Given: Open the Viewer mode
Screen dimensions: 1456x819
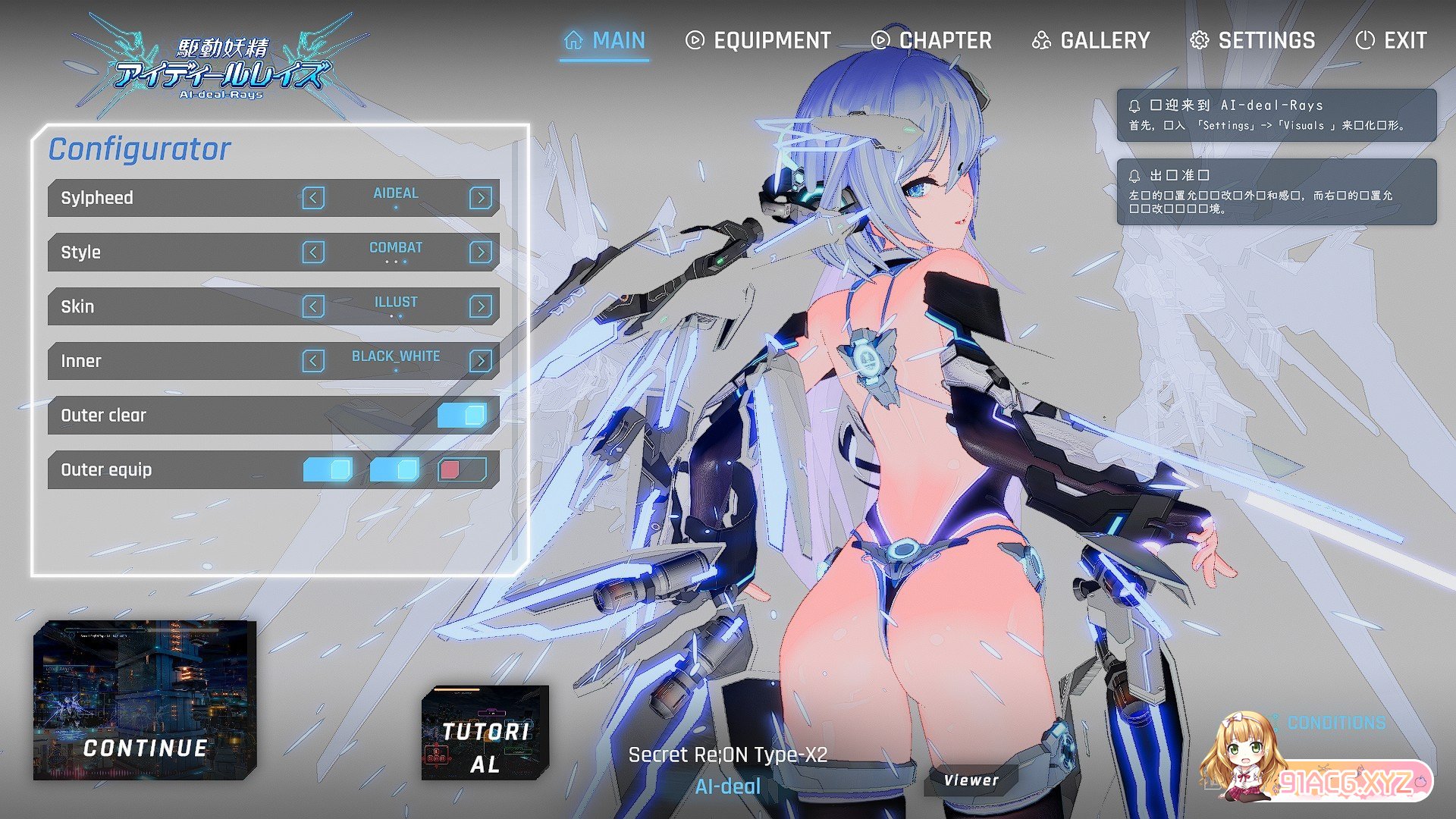Looking at the screenshot, I should coord(971,780).
